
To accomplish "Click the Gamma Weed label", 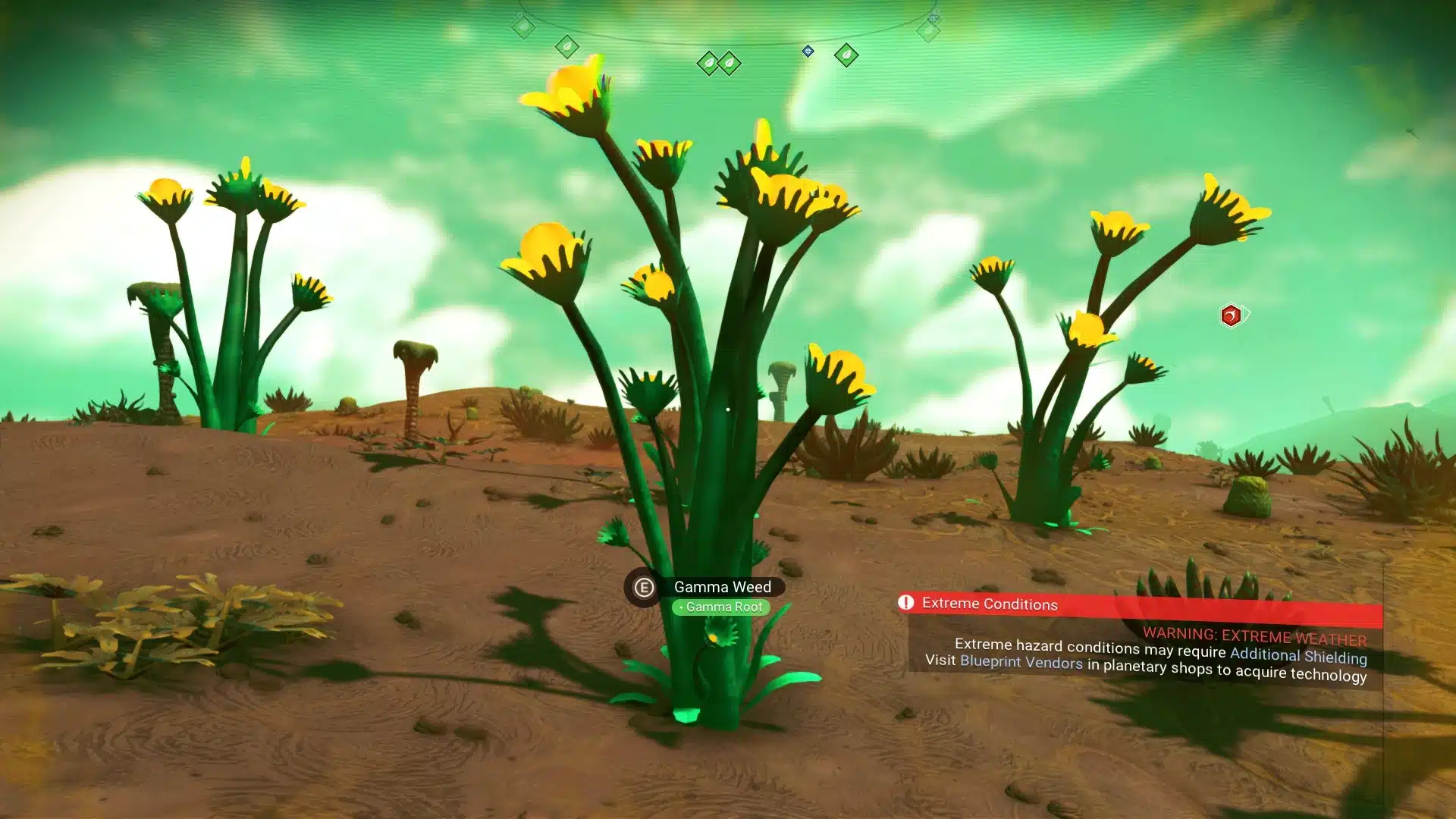I will (723, 587).
